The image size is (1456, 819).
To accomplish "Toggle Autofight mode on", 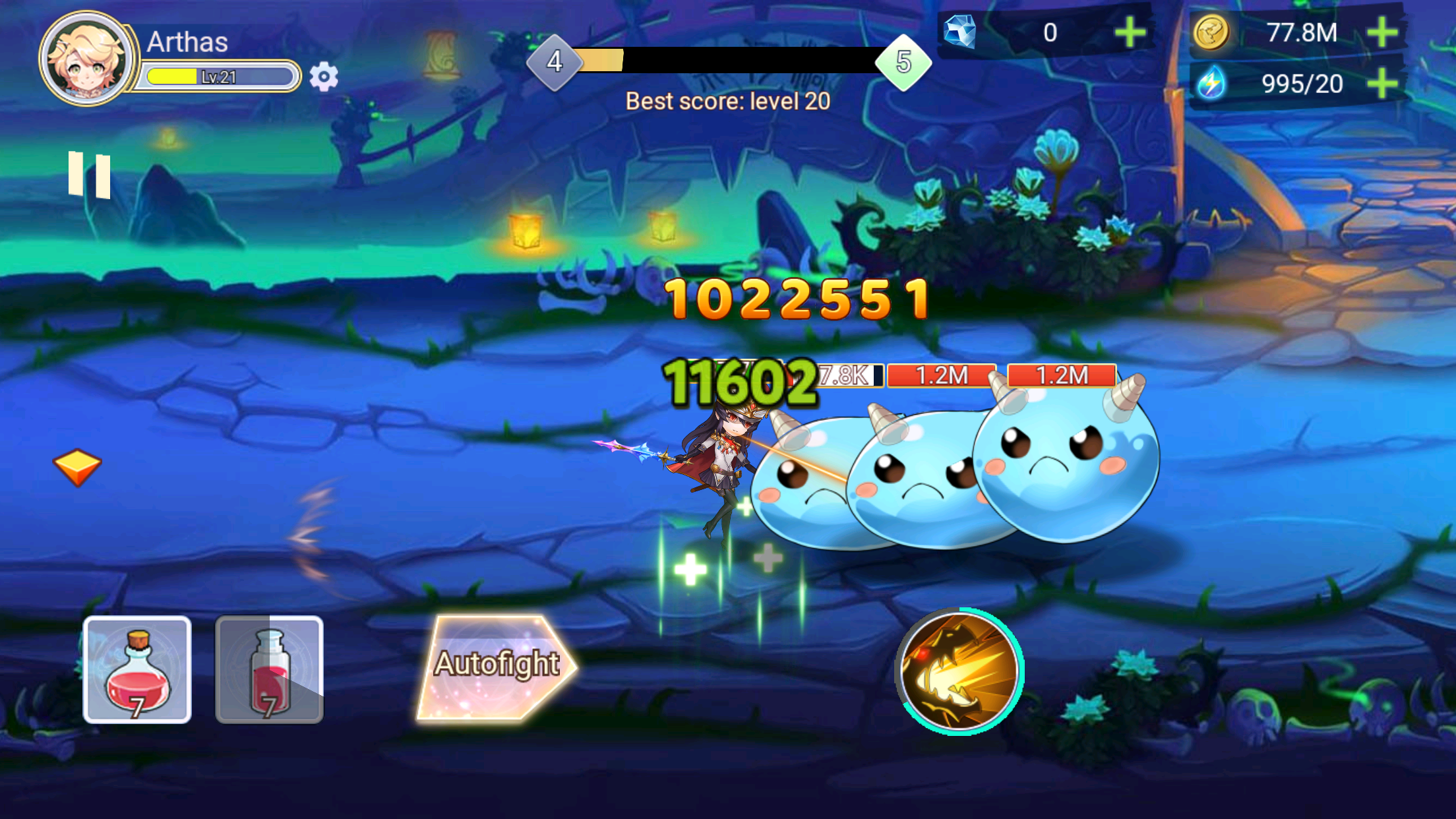I will click(x=499, y=666).
